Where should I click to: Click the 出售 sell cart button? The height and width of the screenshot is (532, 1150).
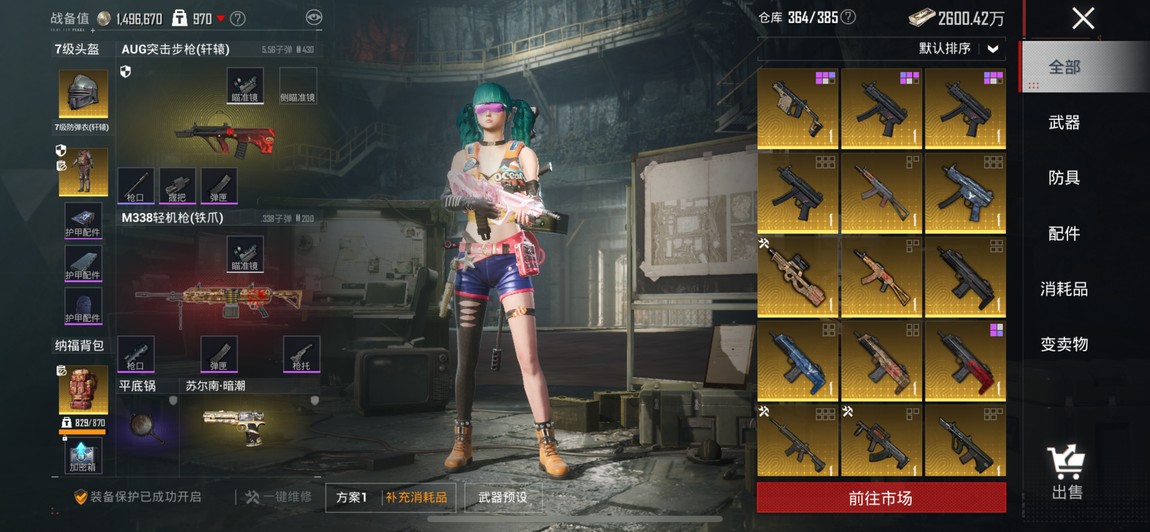[1066, 473]
